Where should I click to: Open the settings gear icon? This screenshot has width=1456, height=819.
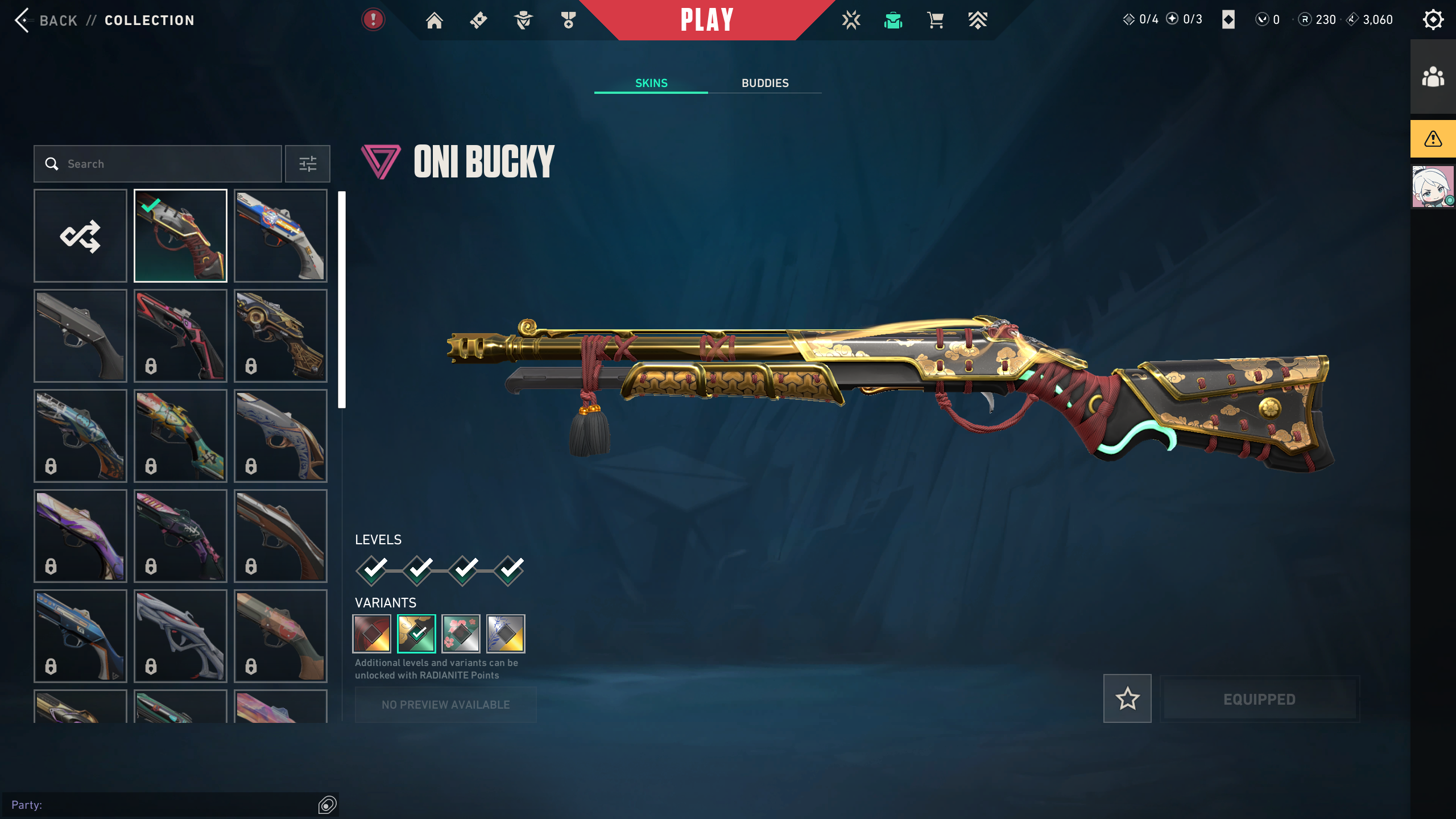click(1433, 20)
